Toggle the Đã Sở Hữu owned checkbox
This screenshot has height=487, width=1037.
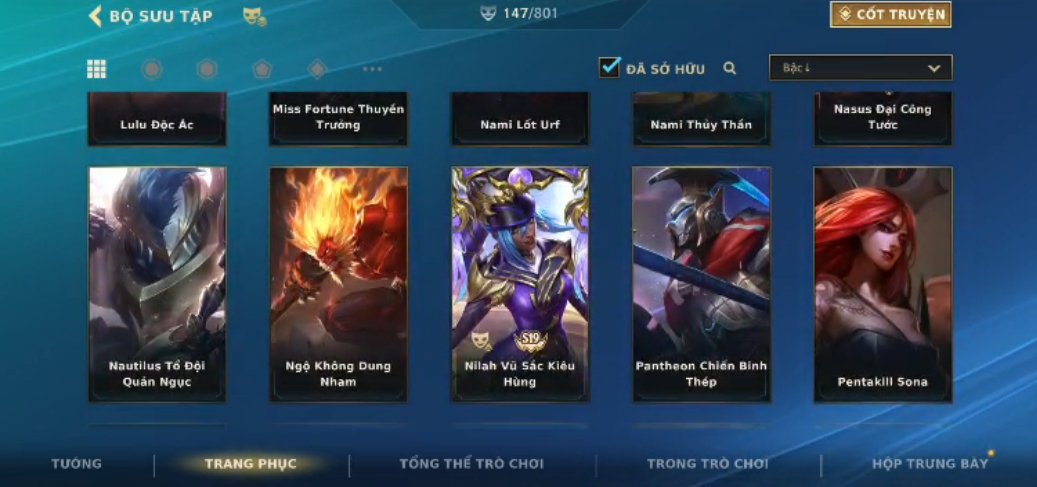click(609, 68)
